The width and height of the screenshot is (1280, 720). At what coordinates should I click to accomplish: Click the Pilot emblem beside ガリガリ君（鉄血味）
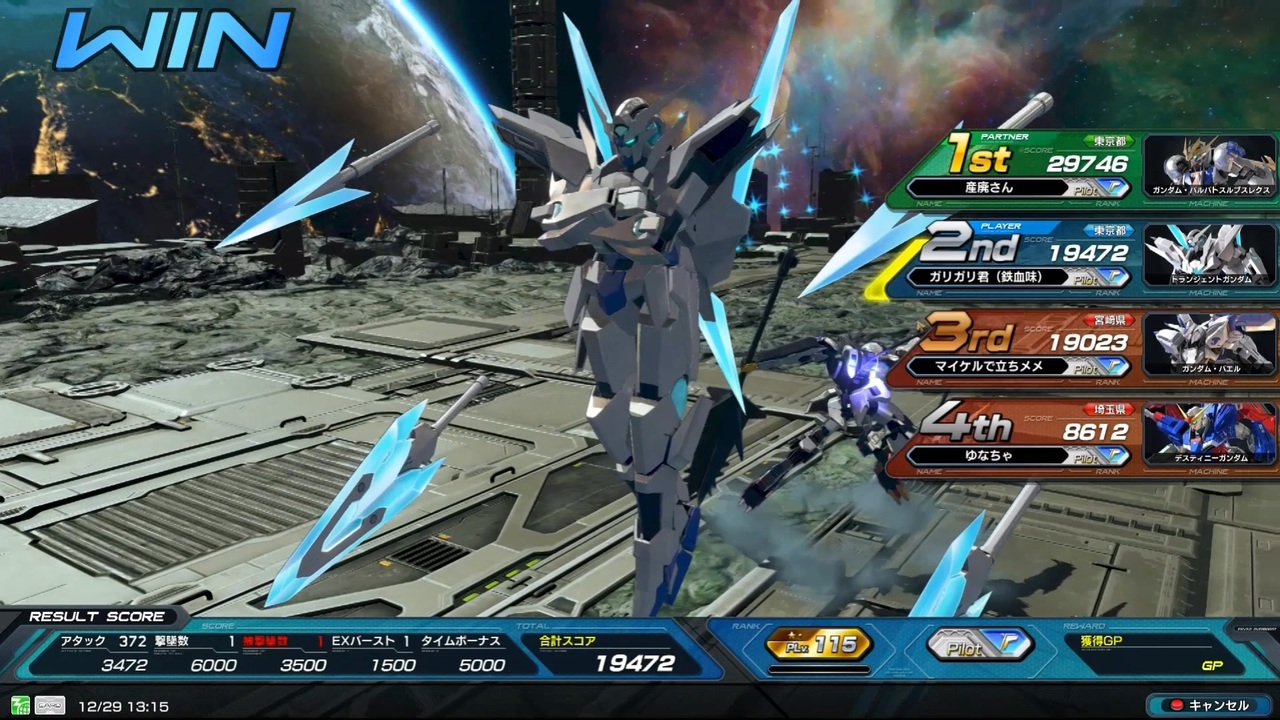[1097, 276]
